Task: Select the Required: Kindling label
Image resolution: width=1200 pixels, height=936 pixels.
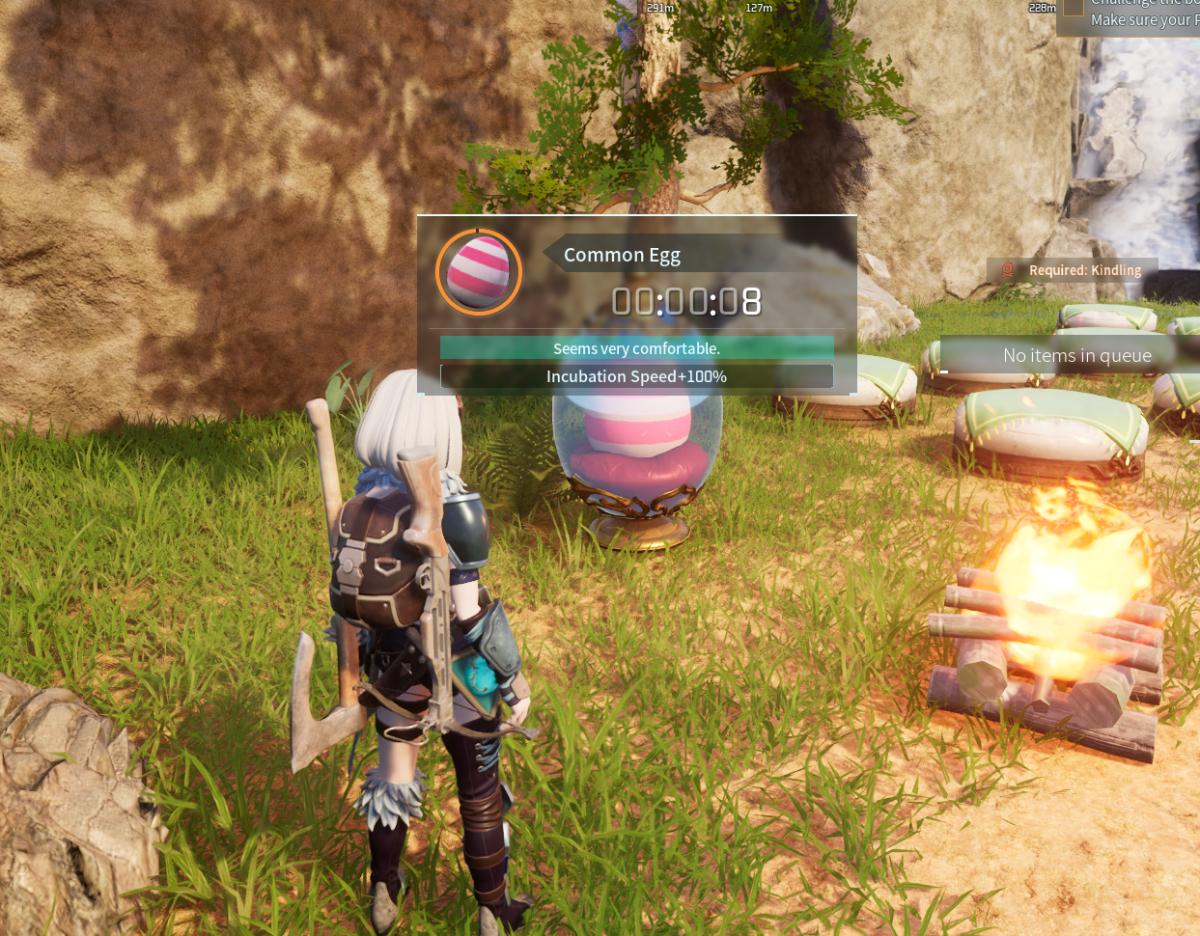Action: coord(1072,270)
